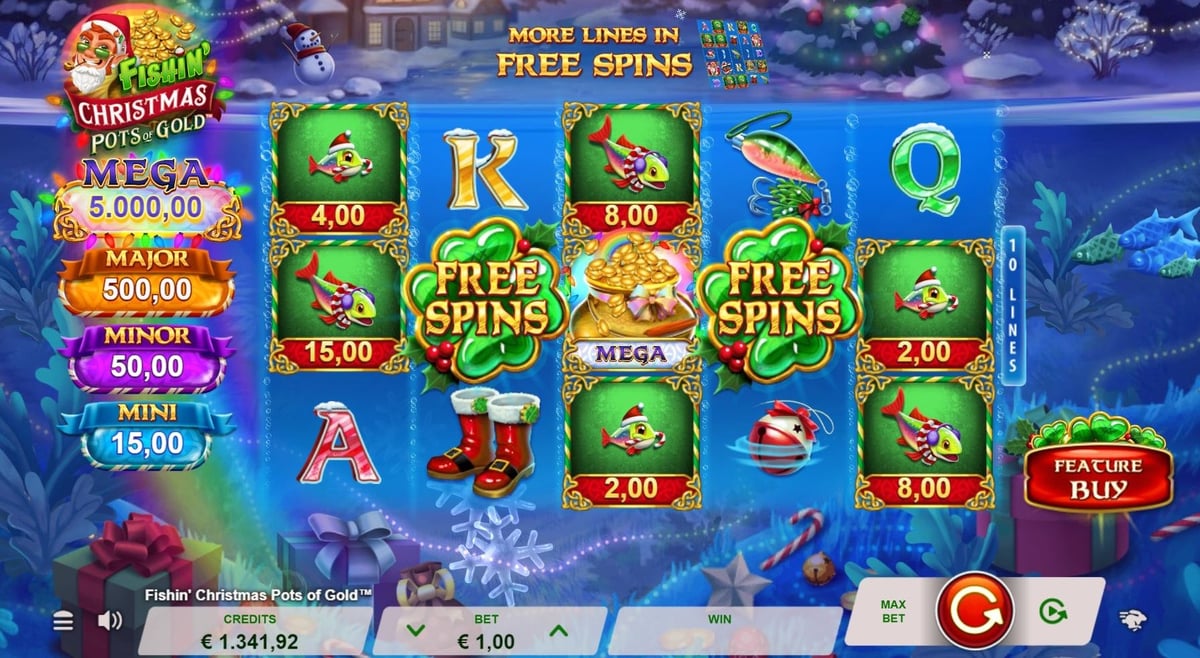
Task: Increase the bet amount
Action: [x=559, y=631]
